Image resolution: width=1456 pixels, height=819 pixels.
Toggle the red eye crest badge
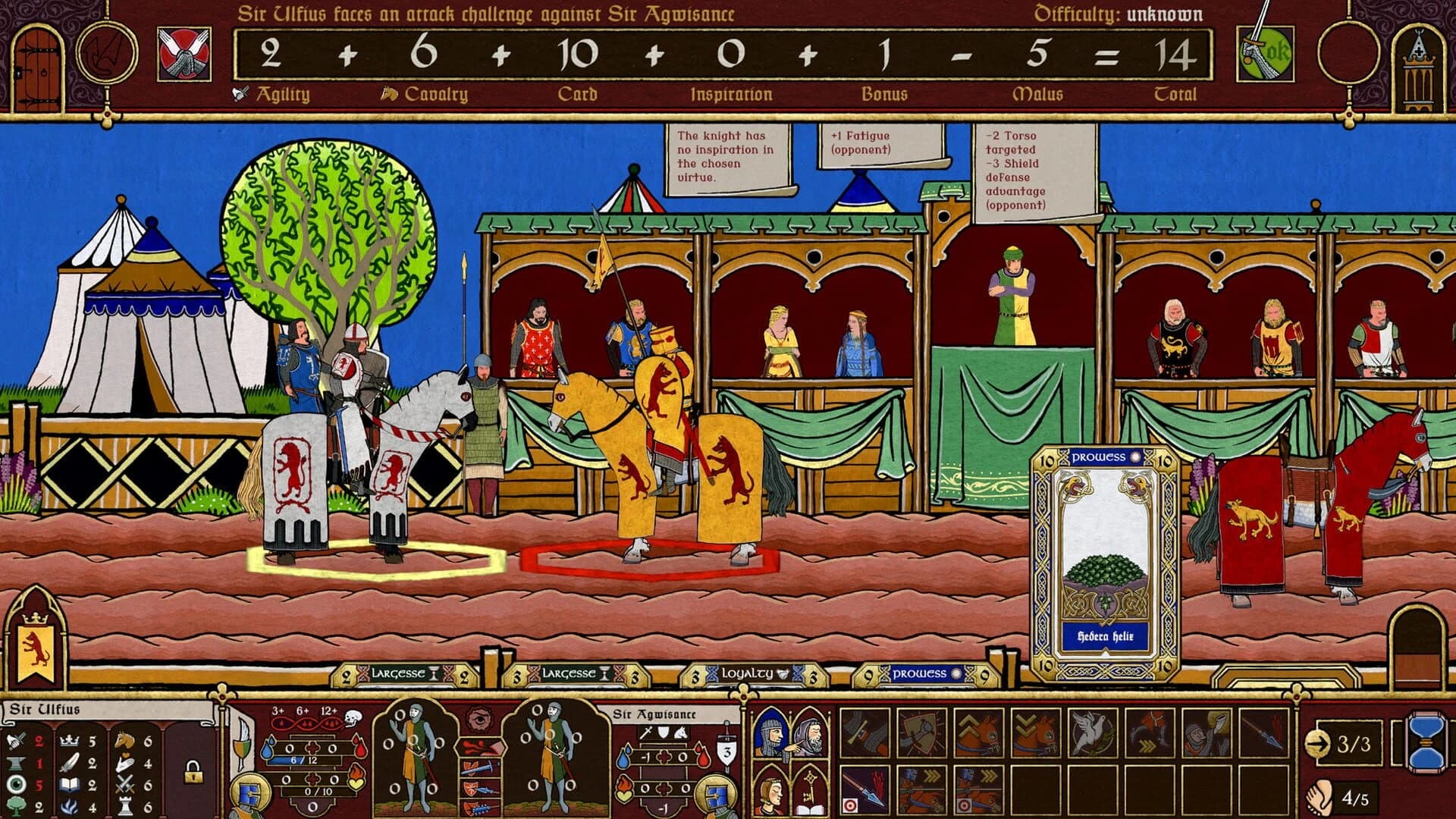(x=480, y=717)
